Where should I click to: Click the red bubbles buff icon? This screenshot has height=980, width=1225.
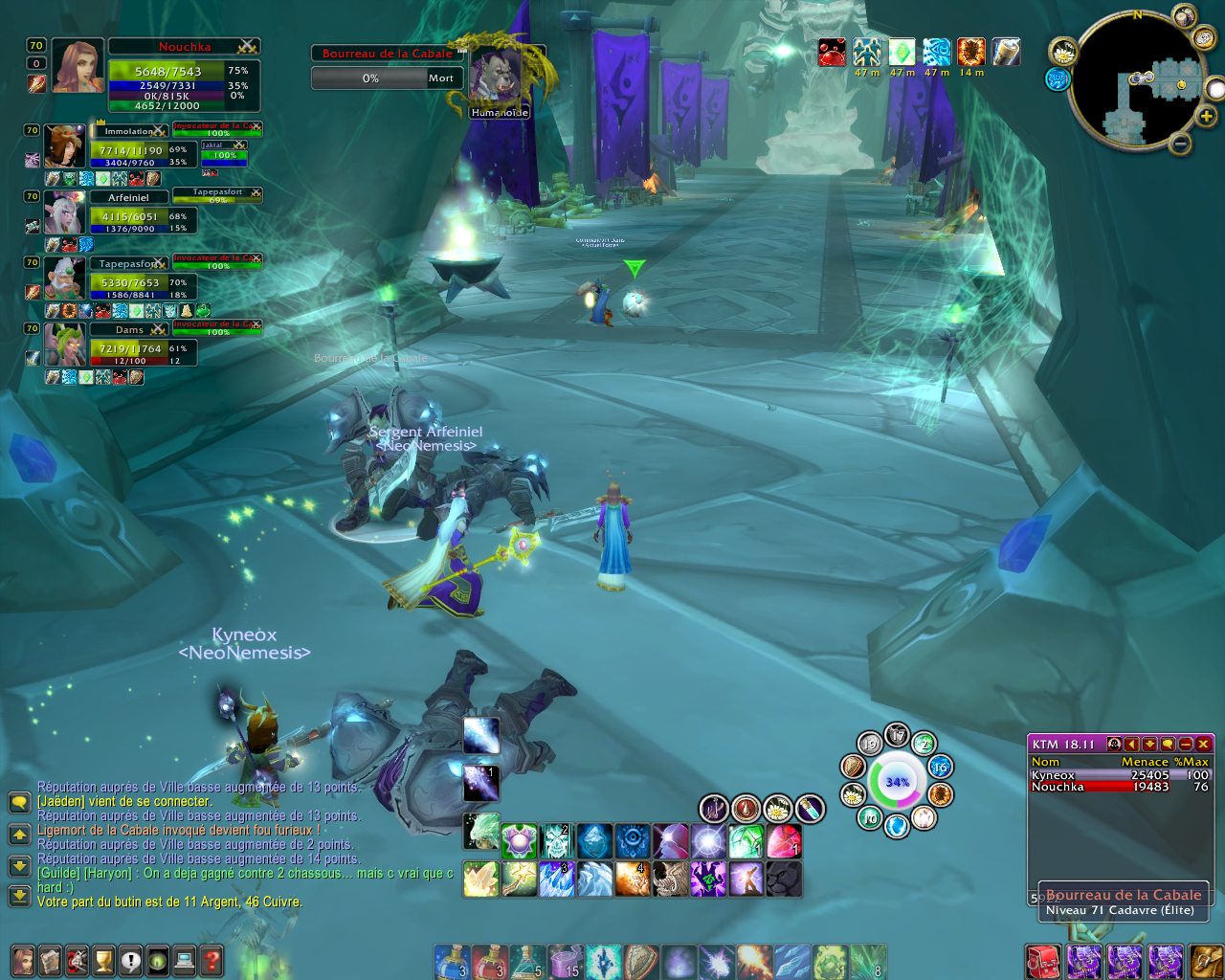(x=832, y=52)
